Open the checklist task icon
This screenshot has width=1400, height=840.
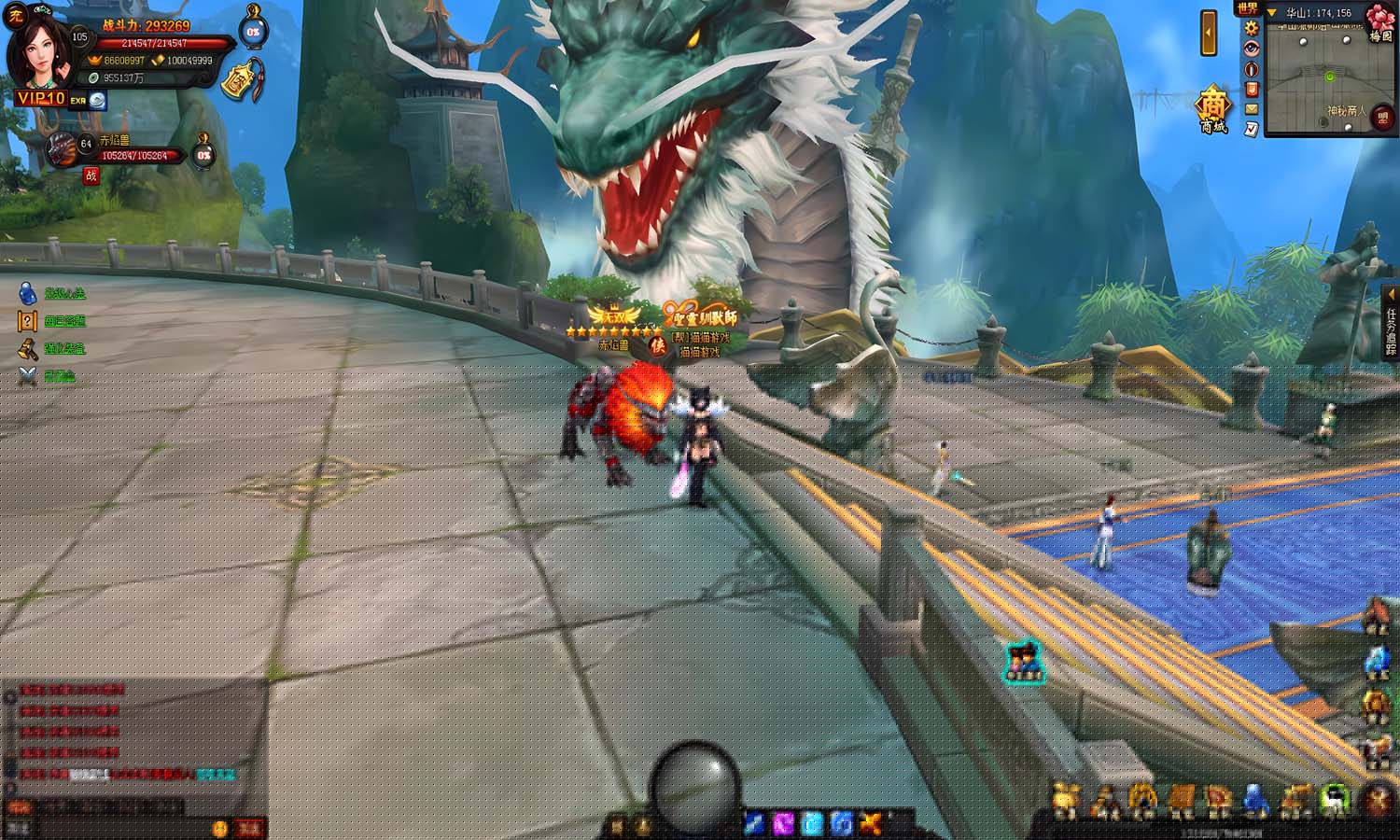pos(1252,128)
